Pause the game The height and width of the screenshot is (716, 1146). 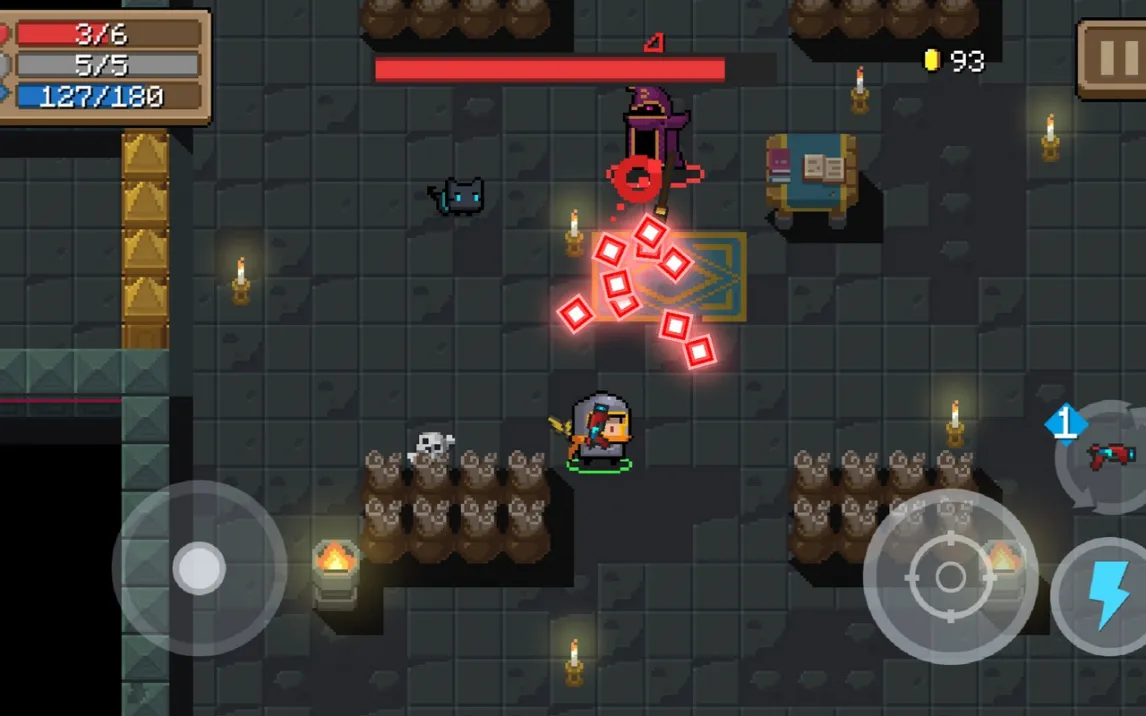pos(1113,58)
